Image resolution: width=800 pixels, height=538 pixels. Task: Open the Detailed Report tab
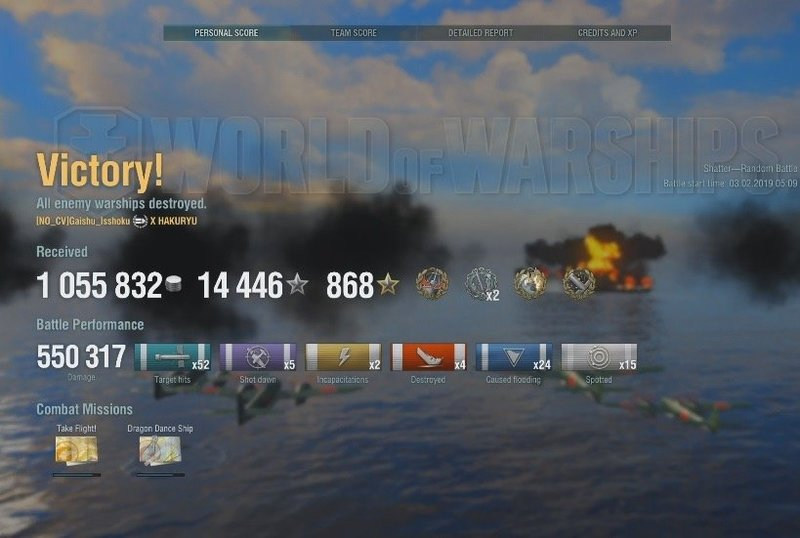tap(480, 33)
